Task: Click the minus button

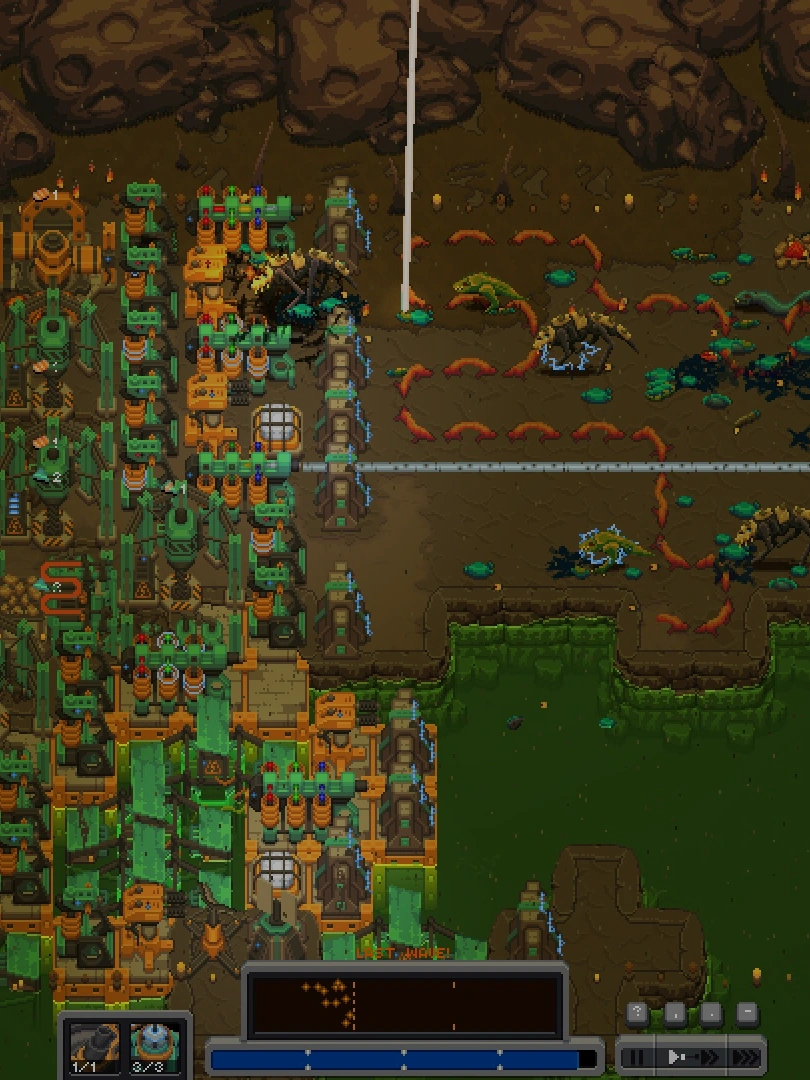Action: click(x=746, y=1013)
